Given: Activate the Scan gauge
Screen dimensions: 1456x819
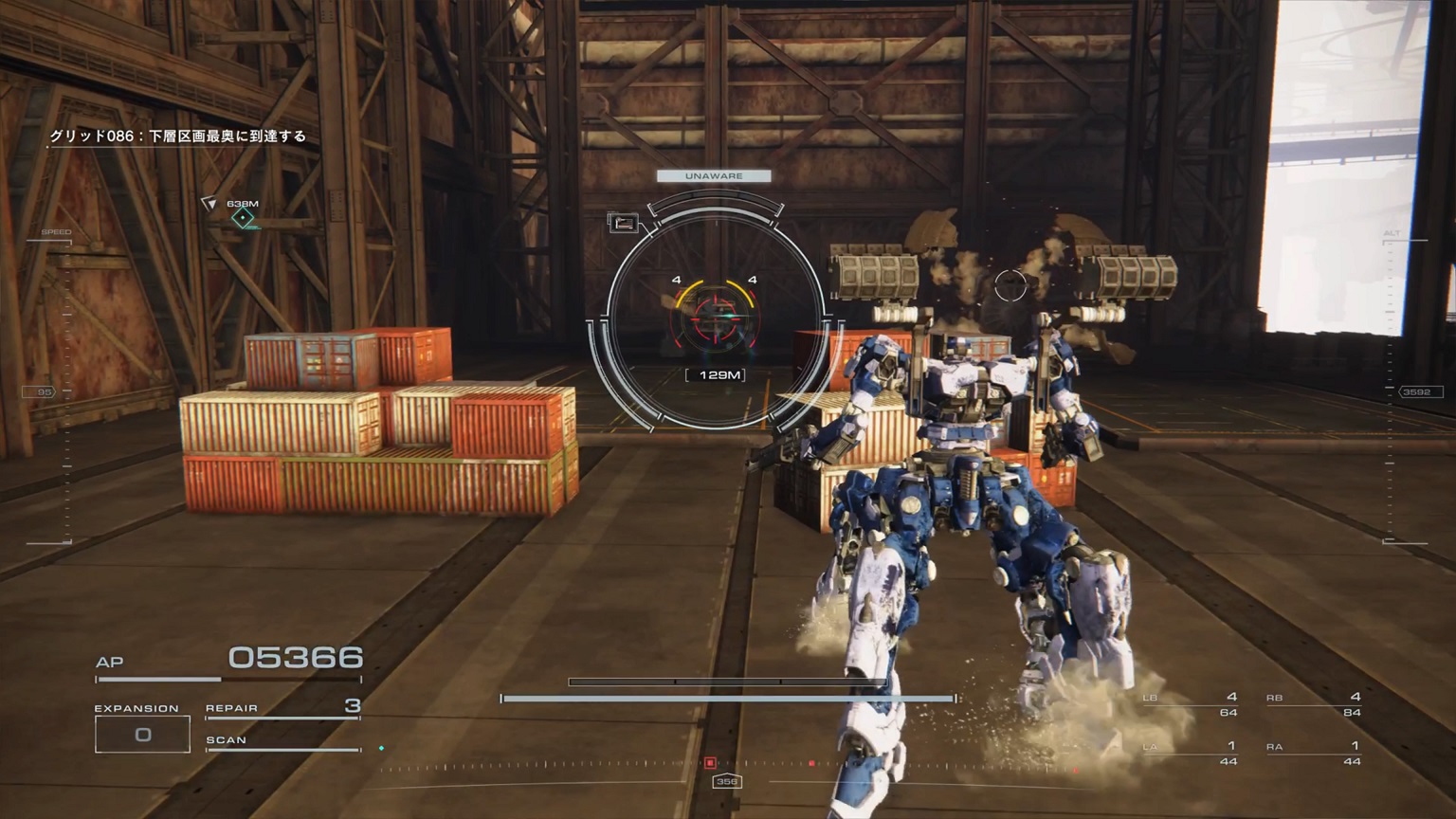Looking at the screenshot, I should coord(282,741).
